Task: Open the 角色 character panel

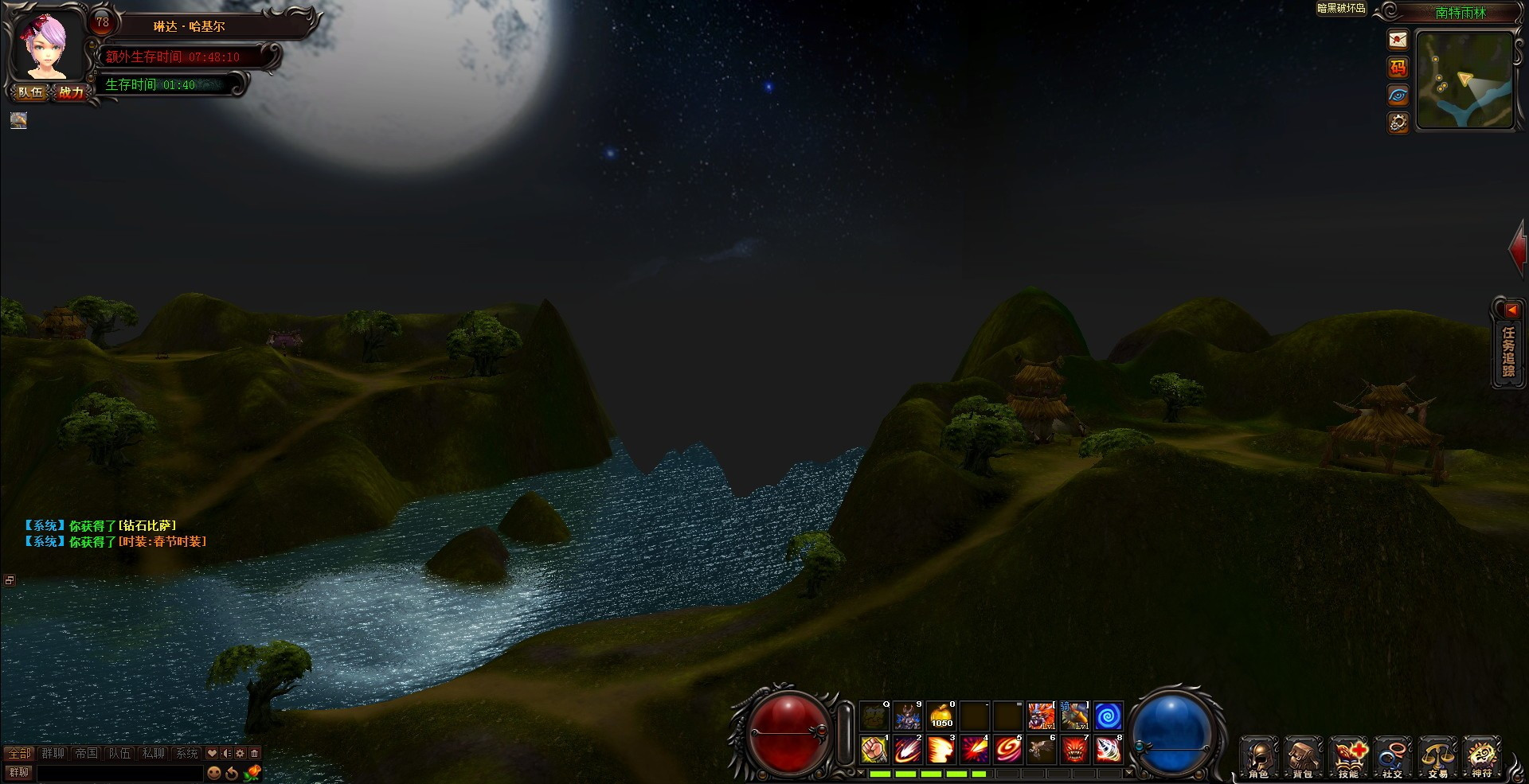Action: 1258,756
